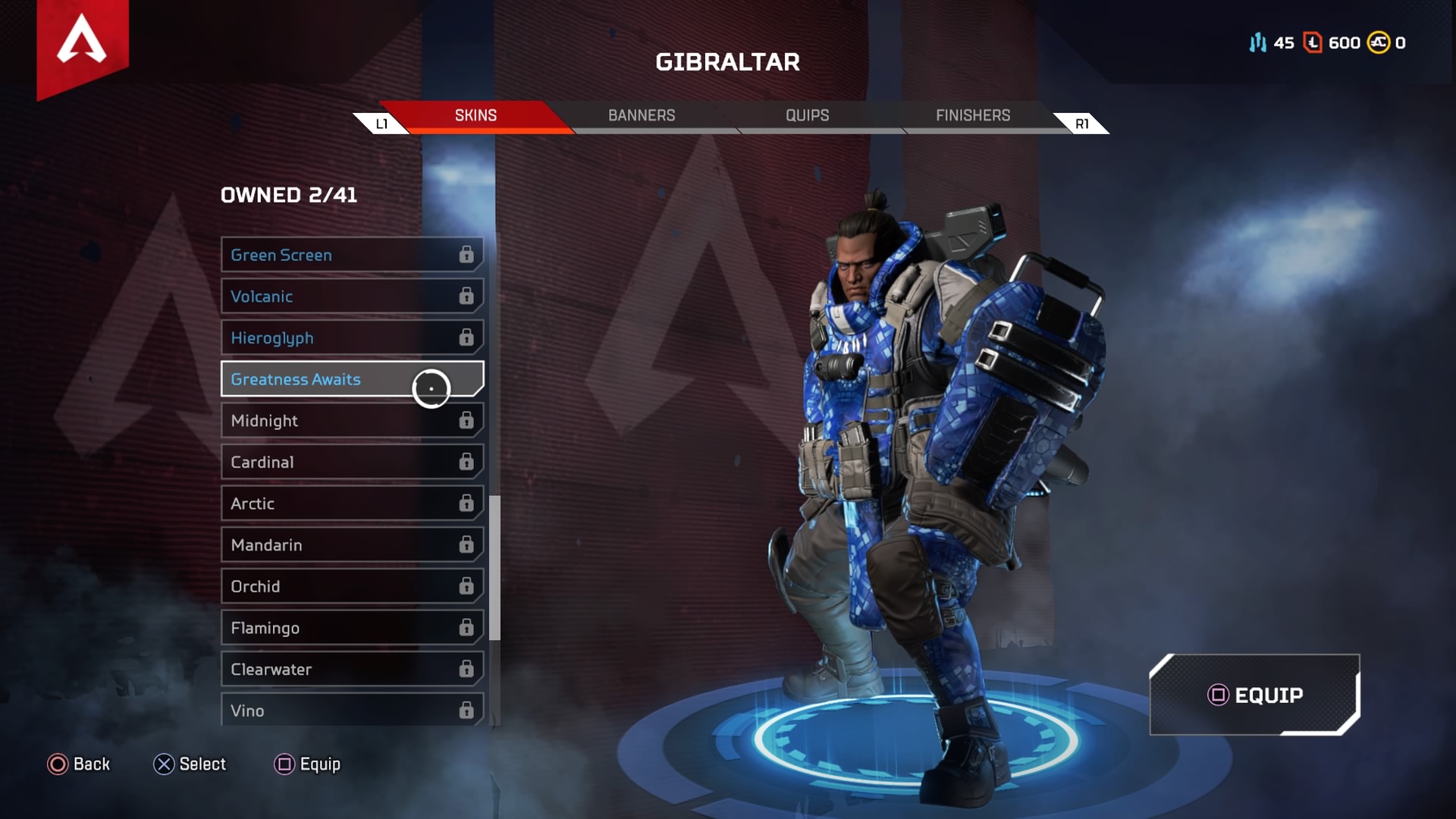Show the Finishers tab

pos(972,115)
